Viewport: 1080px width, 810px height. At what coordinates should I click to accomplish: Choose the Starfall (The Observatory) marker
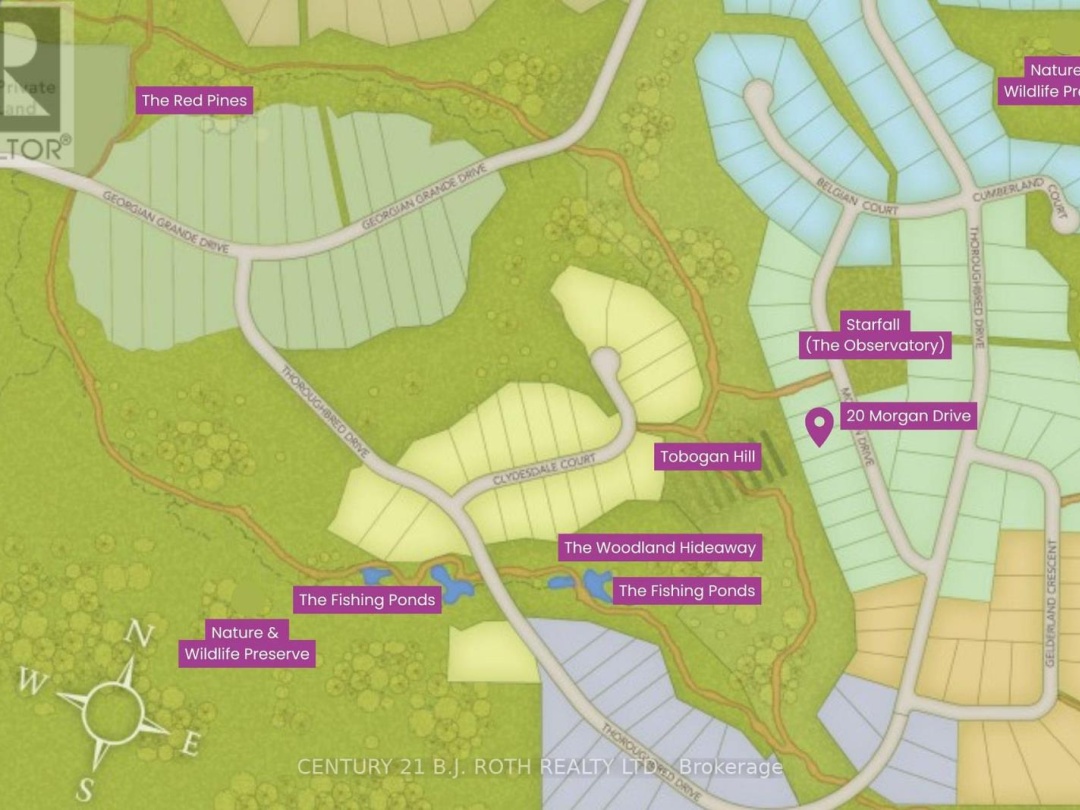[875, 336]
